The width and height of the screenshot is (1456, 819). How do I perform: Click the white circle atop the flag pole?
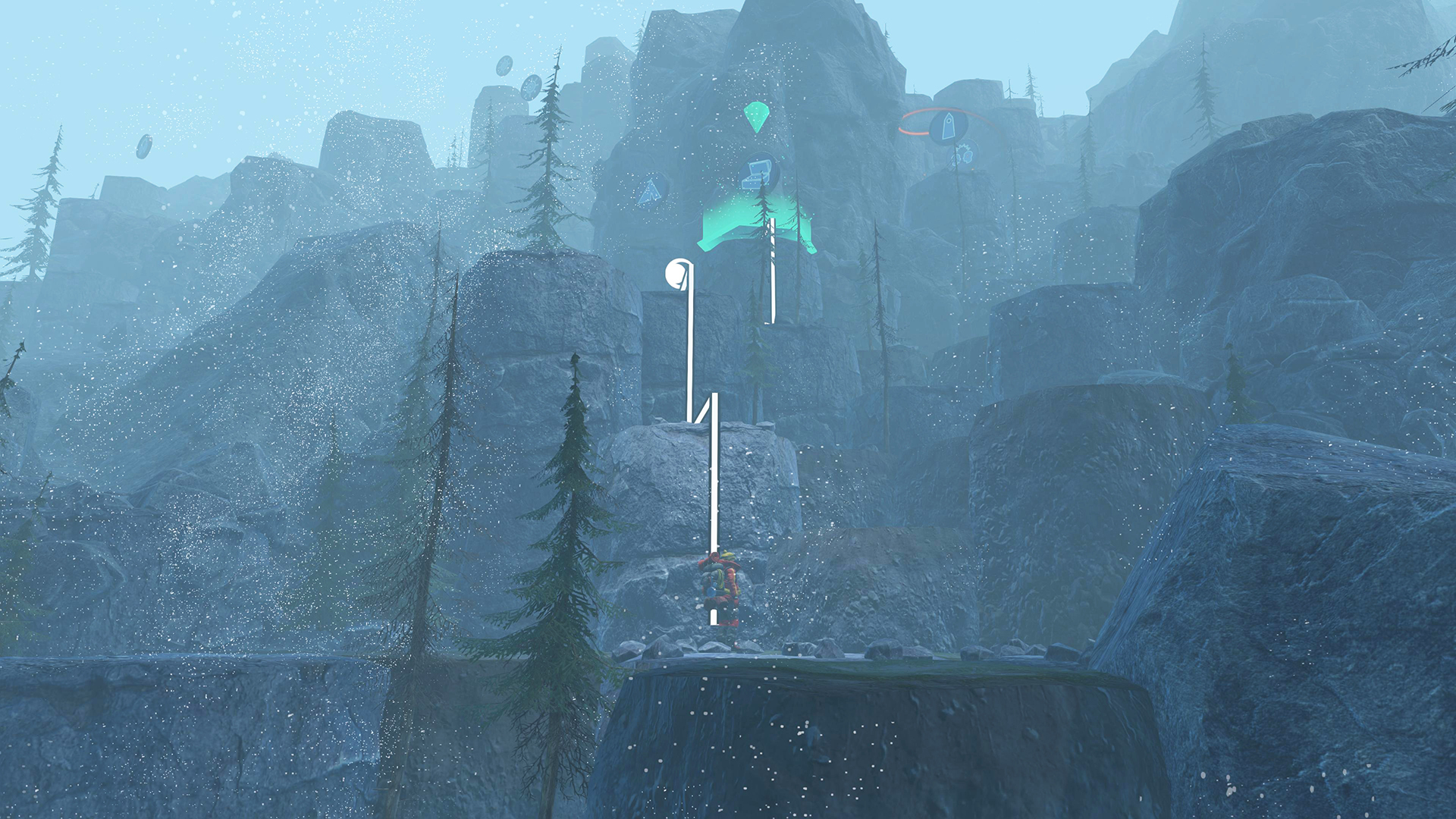pos(675,273)
